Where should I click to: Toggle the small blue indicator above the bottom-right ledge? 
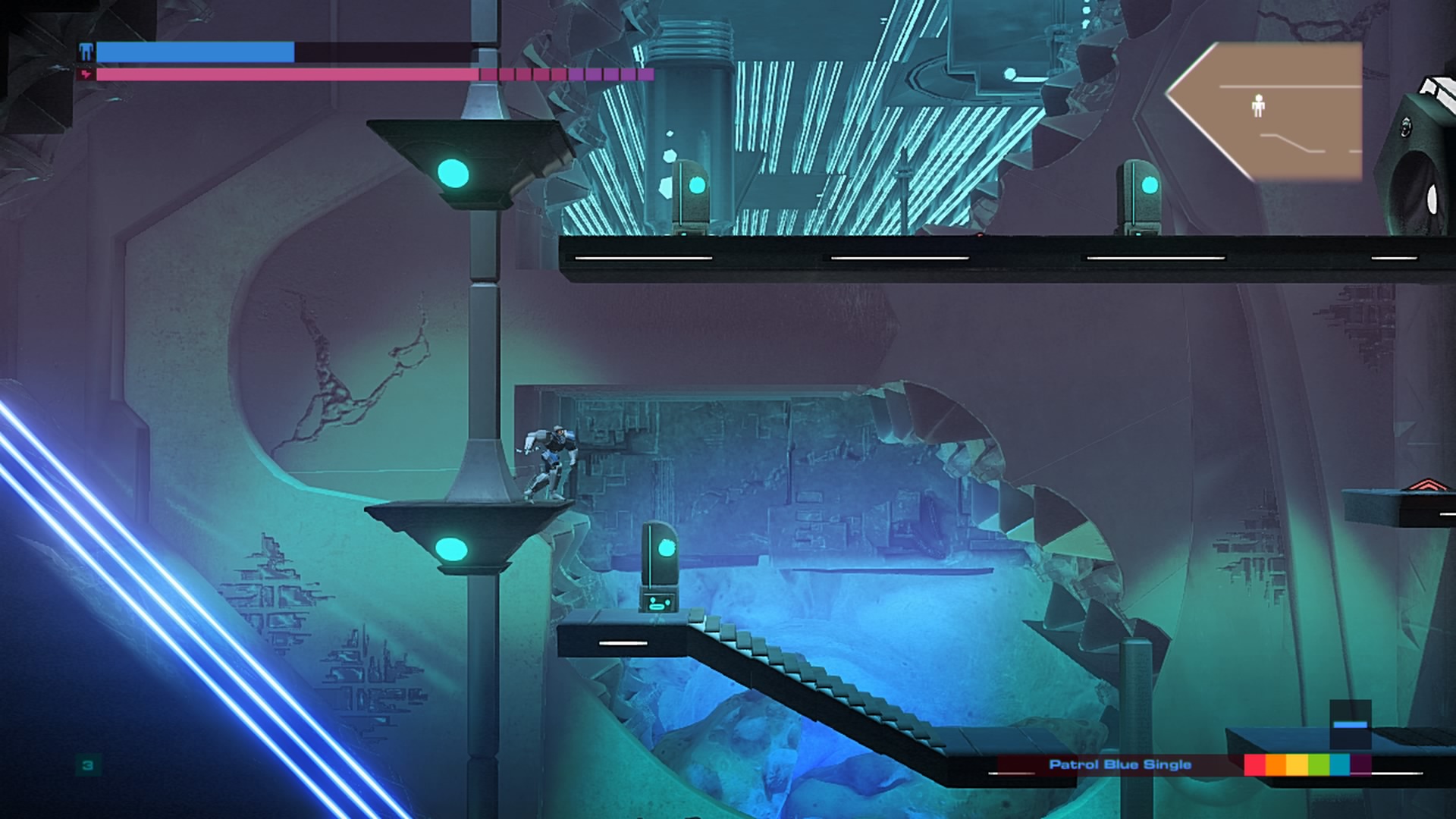[1352, 724]
